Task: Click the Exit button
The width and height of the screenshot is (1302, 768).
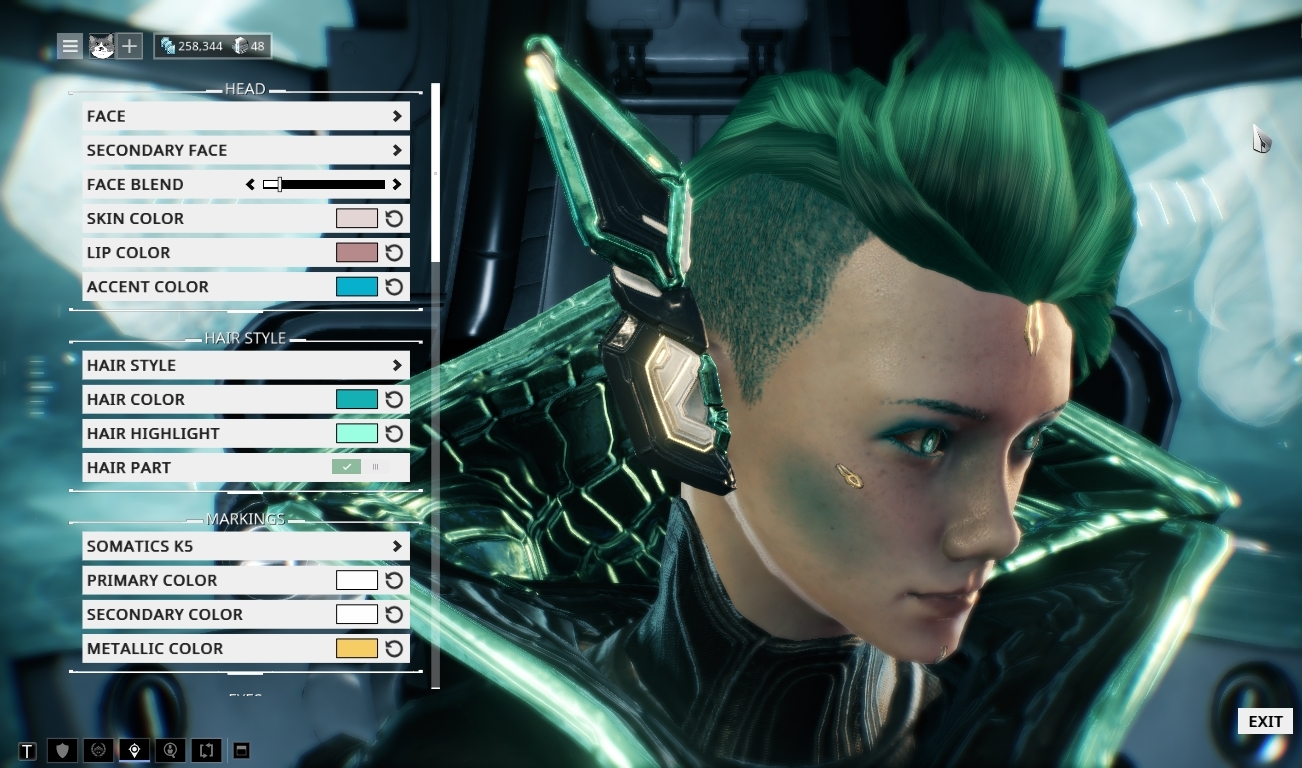Action: pos(1264,721)
